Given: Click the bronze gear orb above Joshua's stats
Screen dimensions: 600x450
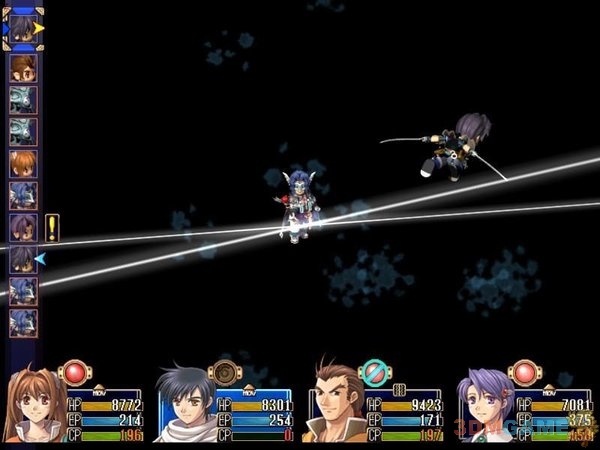Looking at the screenshot, I should coord(226,373).
